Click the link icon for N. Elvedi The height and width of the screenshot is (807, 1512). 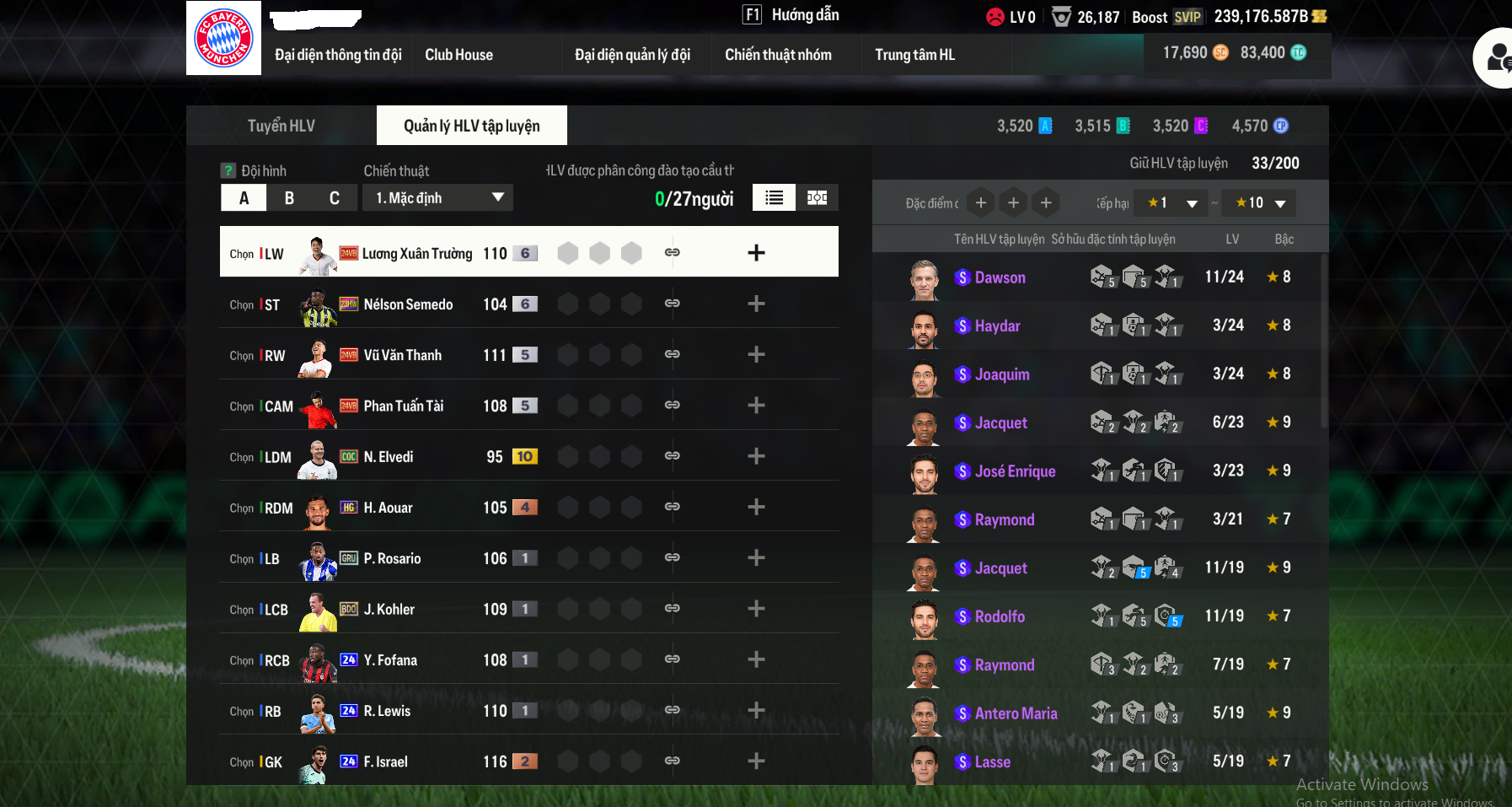coord(672,456)
